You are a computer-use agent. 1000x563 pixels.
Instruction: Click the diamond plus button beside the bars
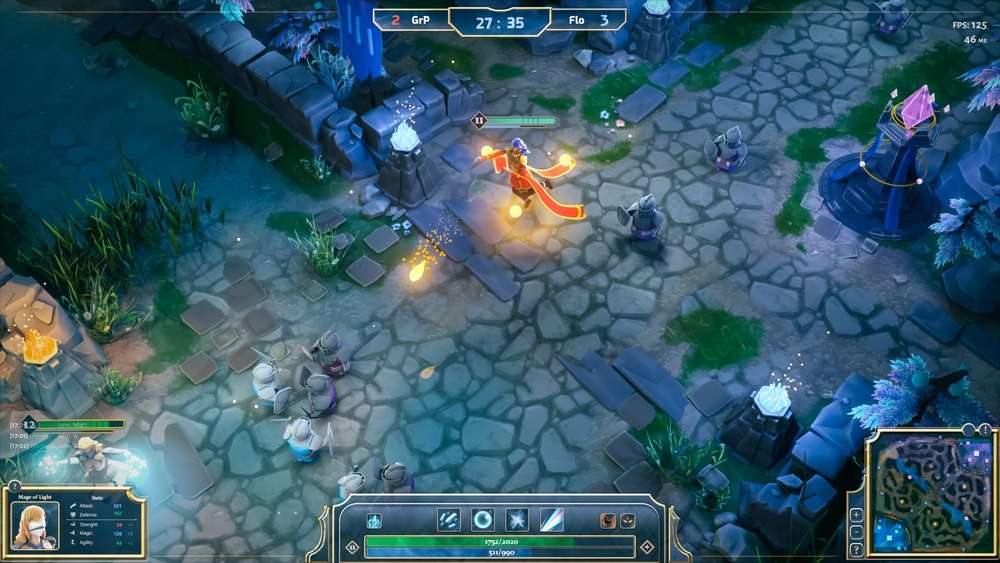pyautogui.click(x=647, y=547)
